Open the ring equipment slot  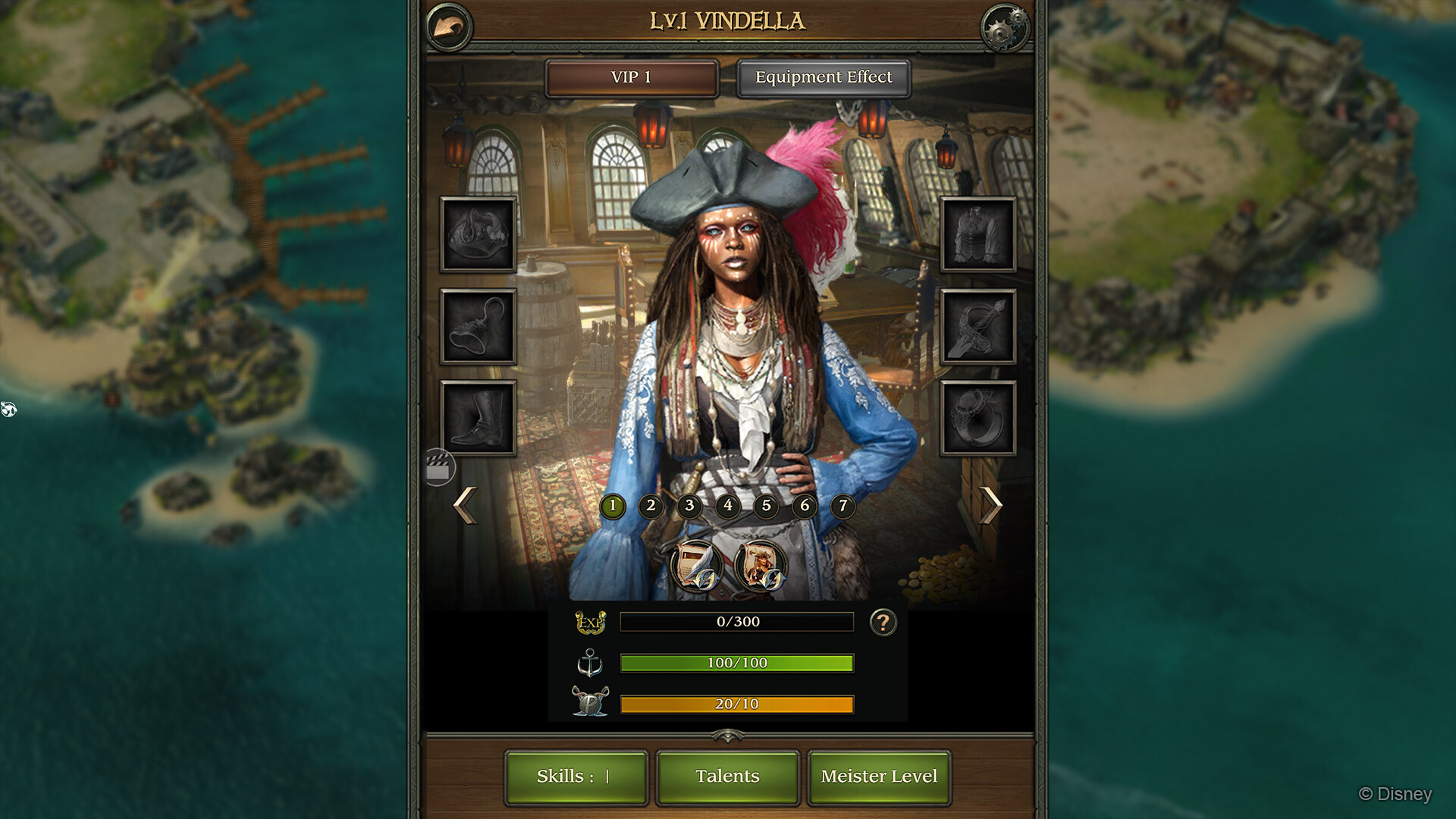[977, 416]
